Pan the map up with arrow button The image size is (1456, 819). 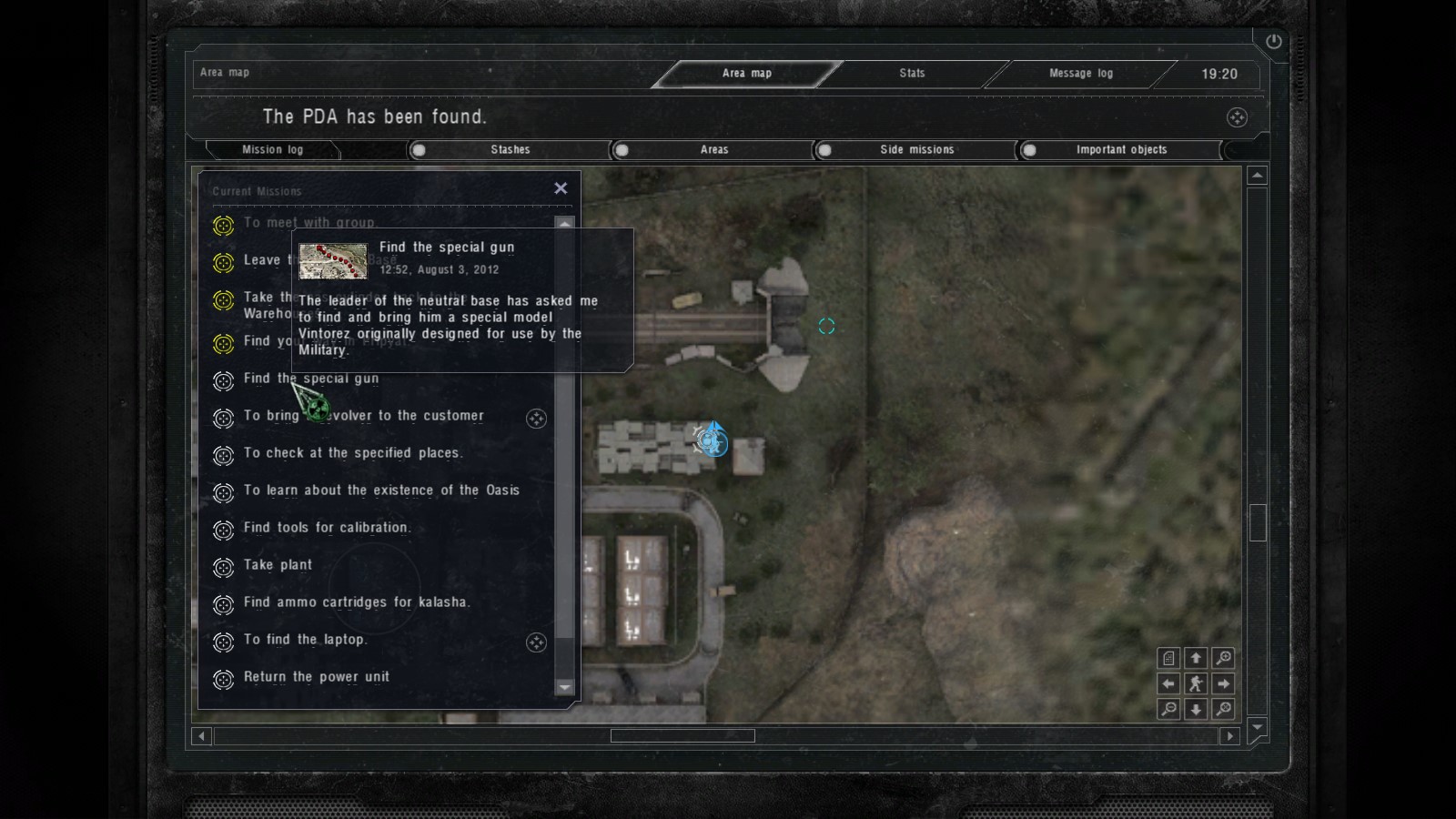tap(1196, 658)
